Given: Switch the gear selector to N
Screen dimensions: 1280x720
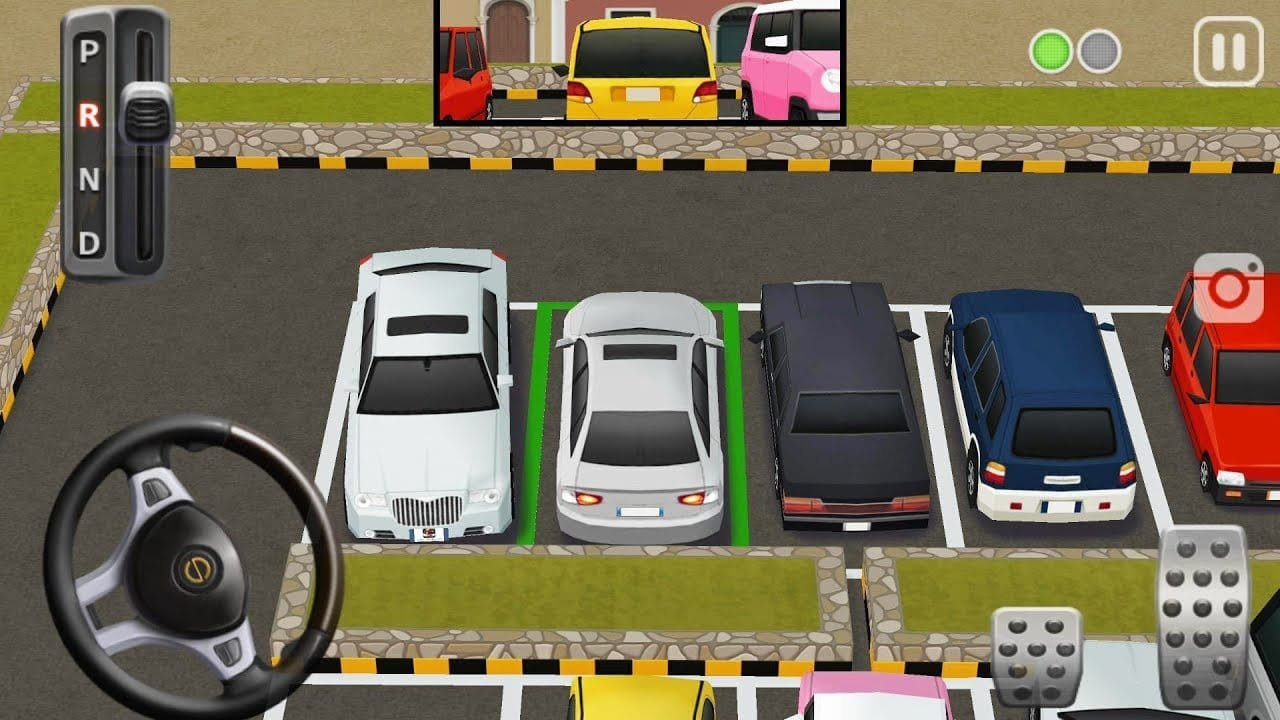Looking at the screenshot, I should tap(89, 180).
